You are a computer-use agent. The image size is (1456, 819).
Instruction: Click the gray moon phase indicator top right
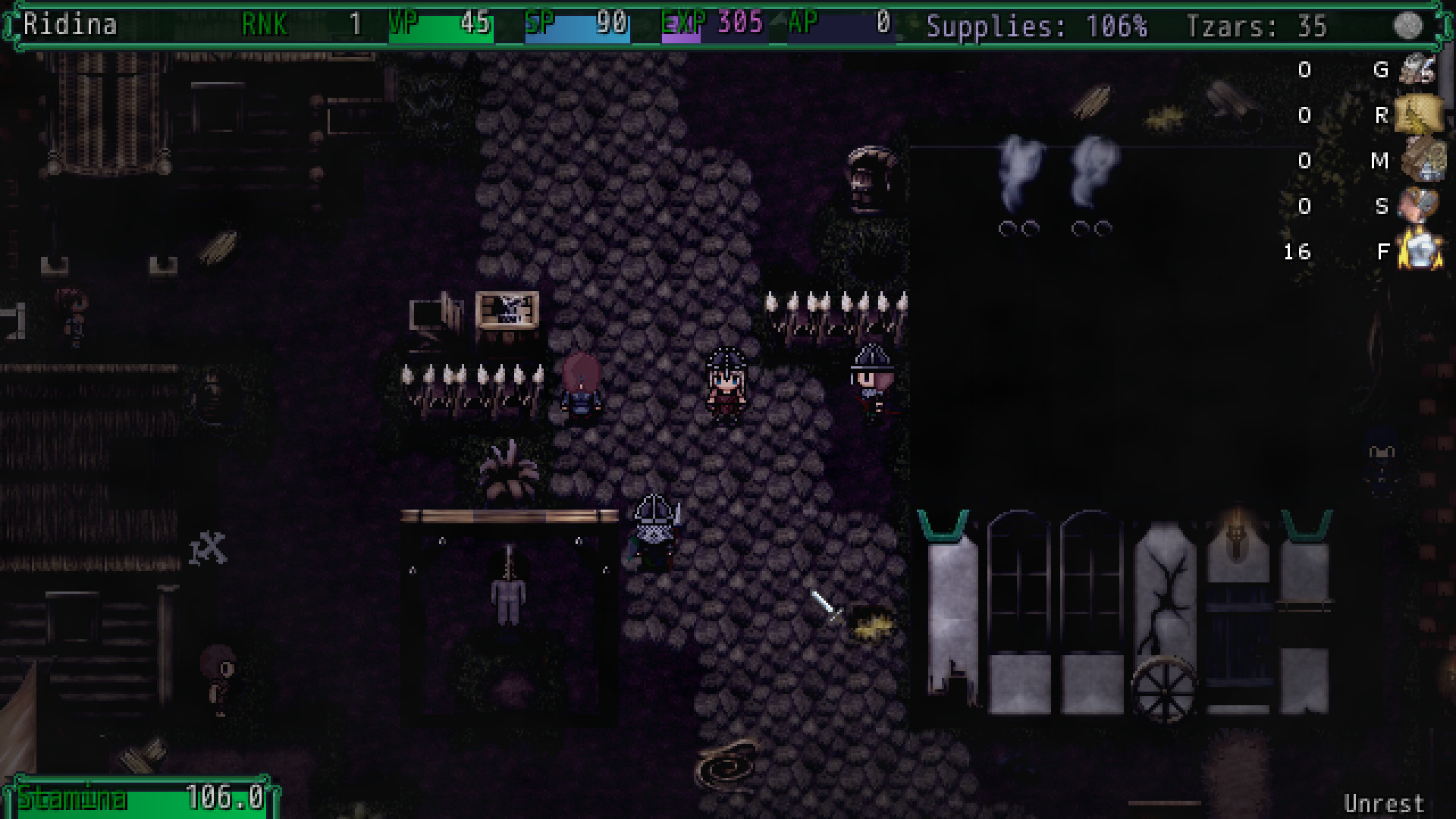tap(1410, 25)
